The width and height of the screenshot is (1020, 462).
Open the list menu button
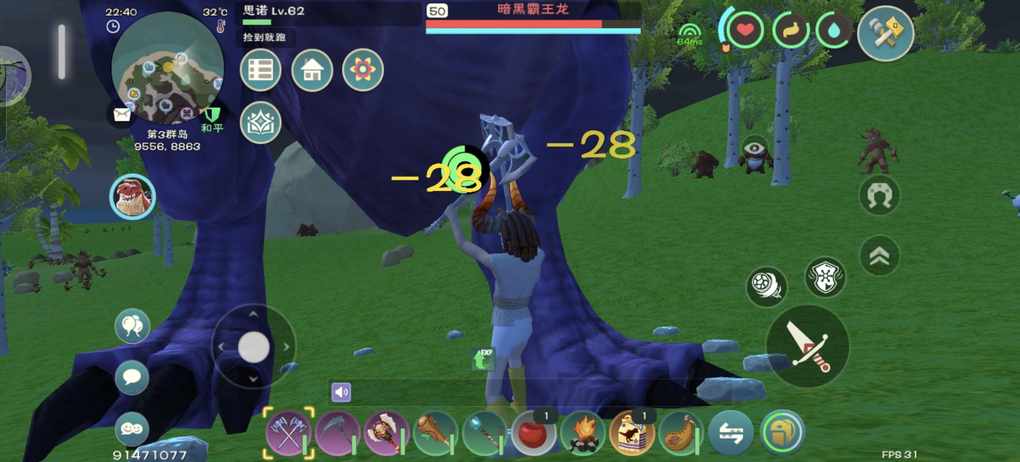[x=261, y=71]
